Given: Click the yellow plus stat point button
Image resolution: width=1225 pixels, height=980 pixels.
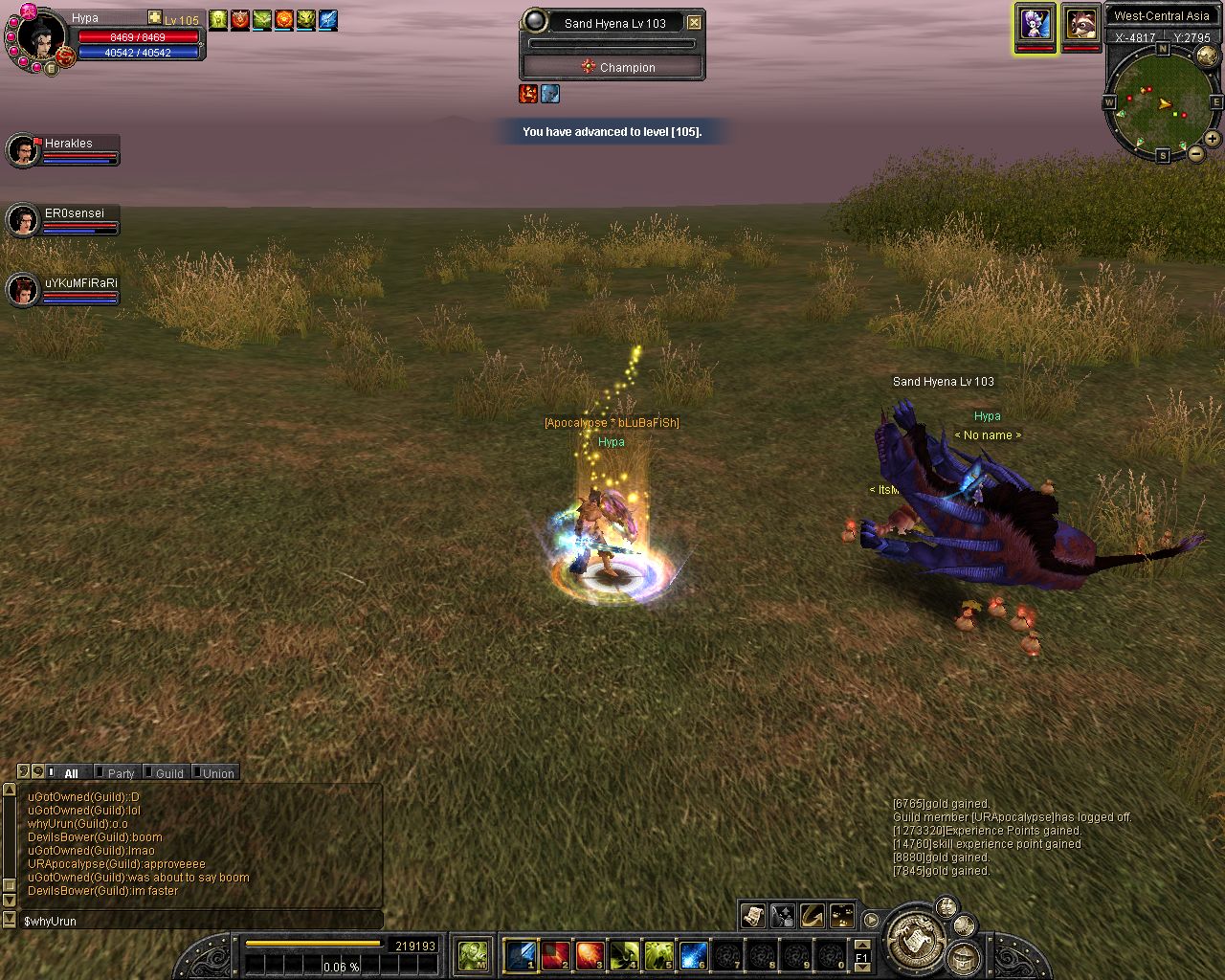Looking at the screenshot, I should pyautogui.click(x=155, y=18).
